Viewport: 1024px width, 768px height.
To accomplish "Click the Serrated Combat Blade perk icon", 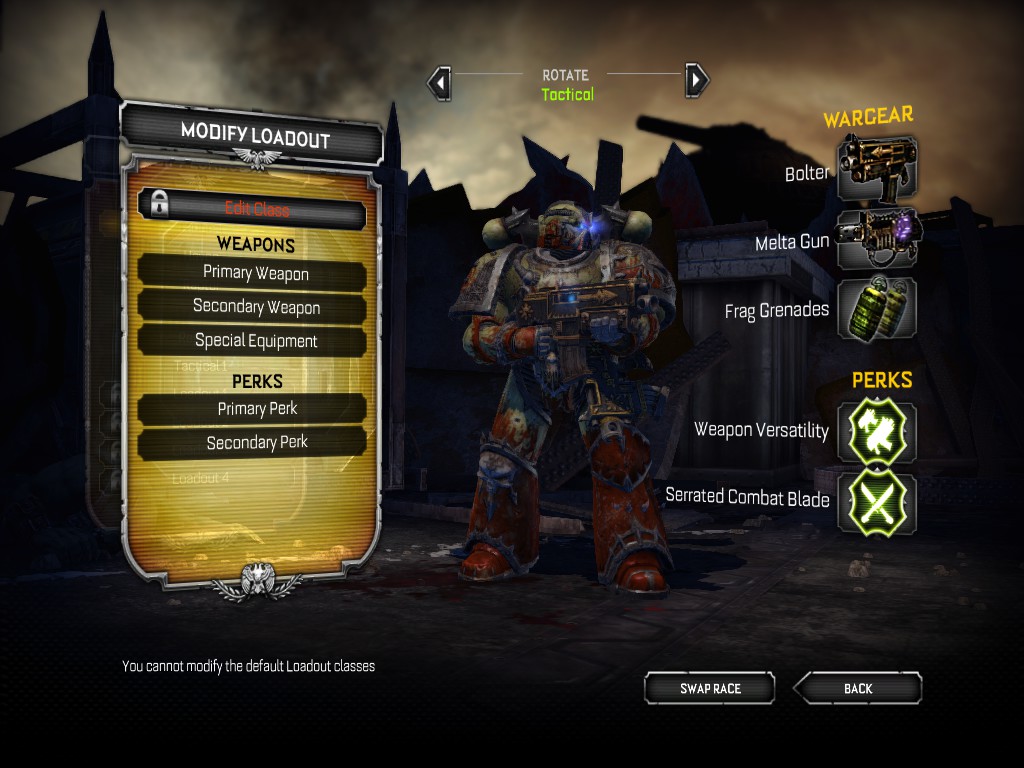I will point(877,499).
